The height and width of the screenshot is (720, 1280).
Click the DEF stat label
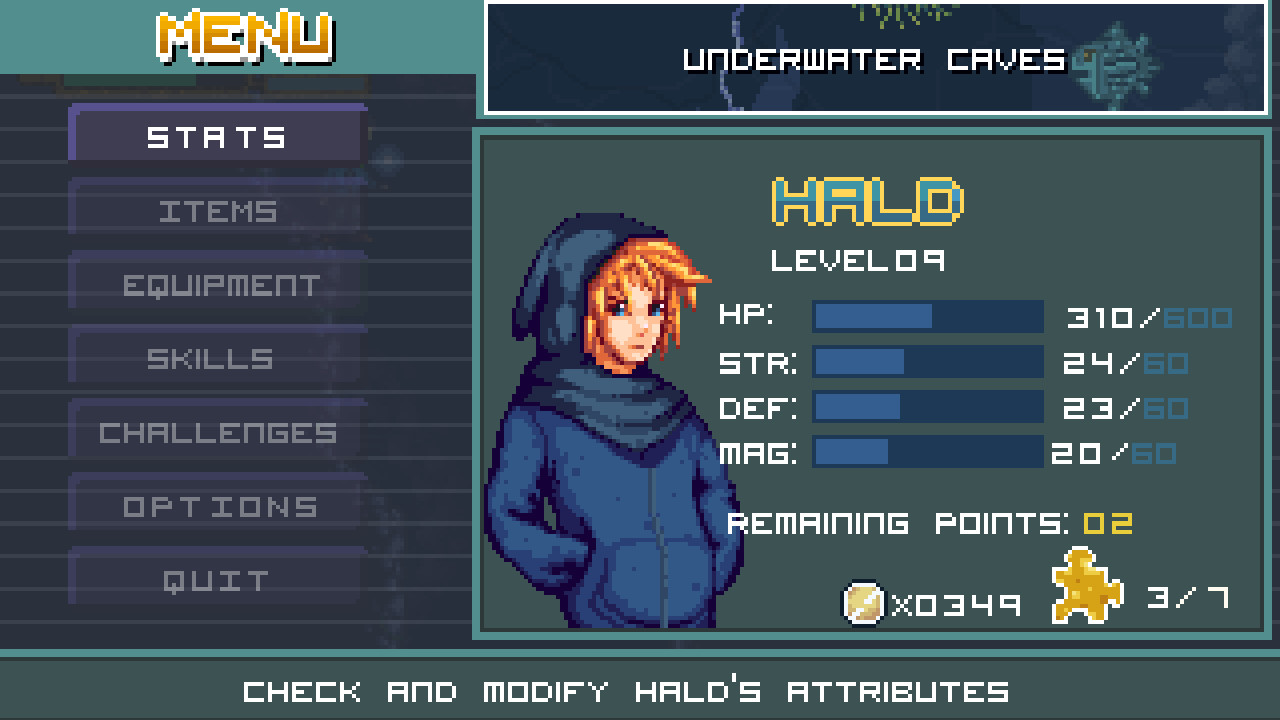tap(757, 407)
